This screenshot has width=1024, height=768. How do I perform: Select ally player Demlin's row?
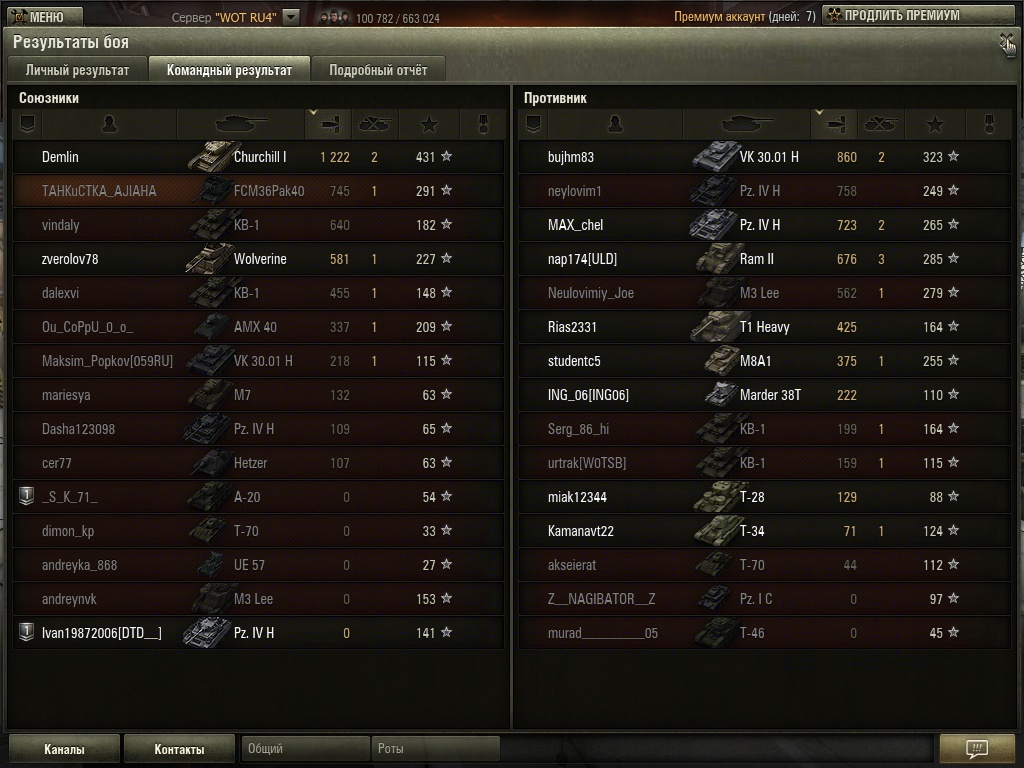tap(258, 157)
